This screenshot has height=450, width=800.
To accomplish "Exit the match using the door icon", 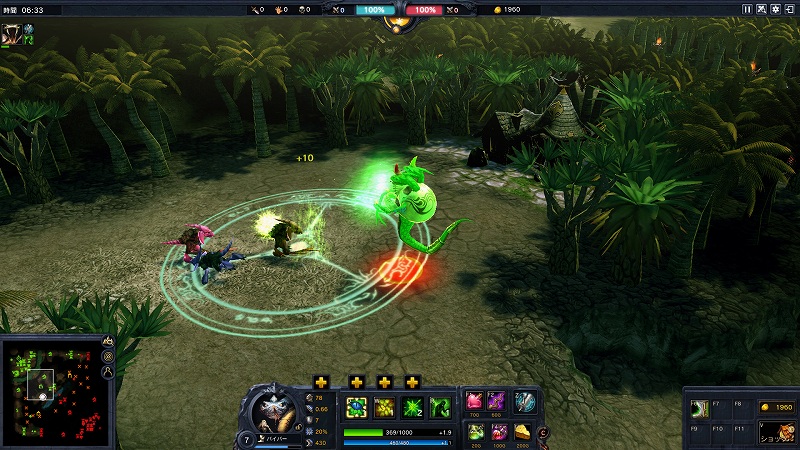I will tap(789, 9).
